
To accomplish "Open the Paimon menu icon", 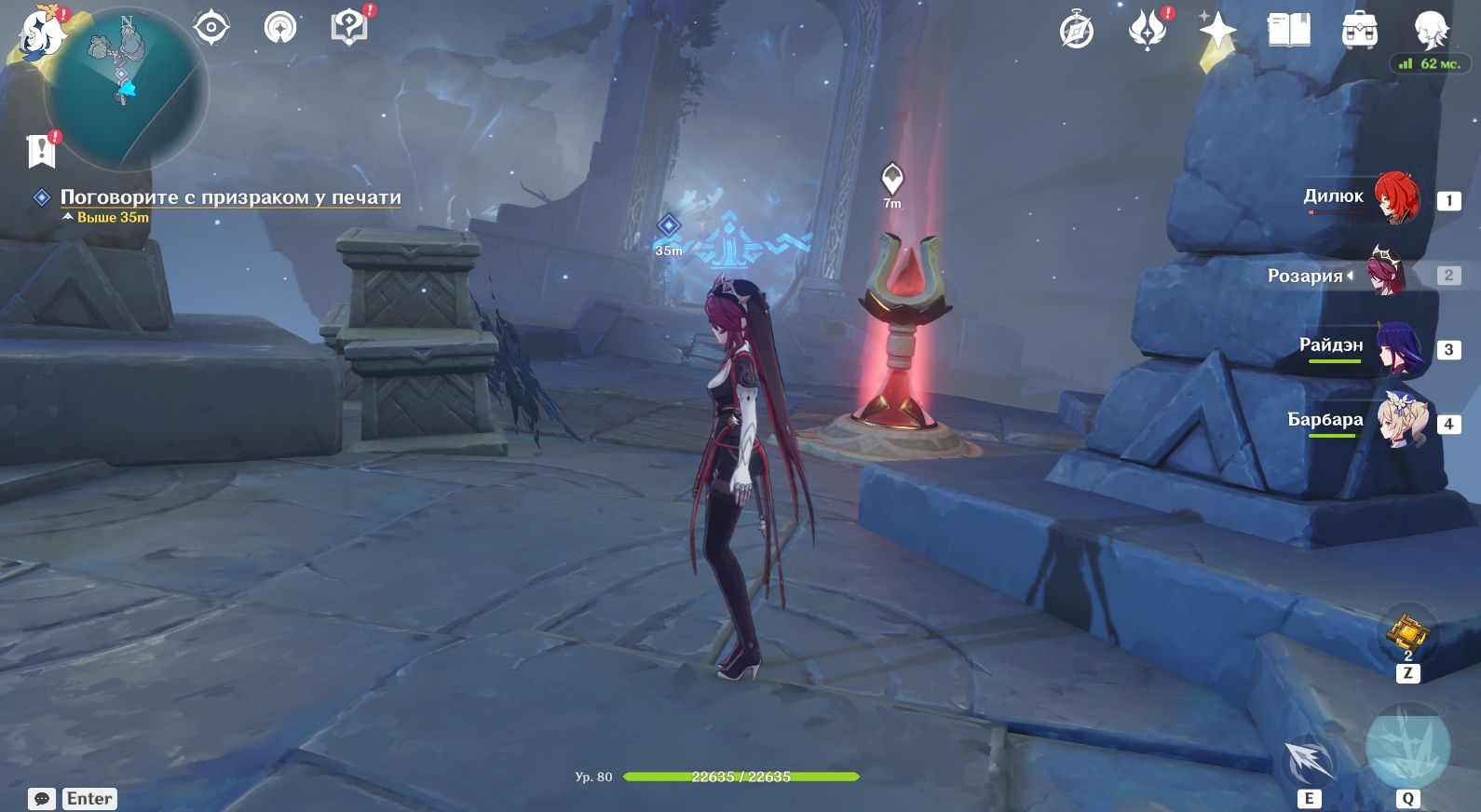I will click(40, 34).
